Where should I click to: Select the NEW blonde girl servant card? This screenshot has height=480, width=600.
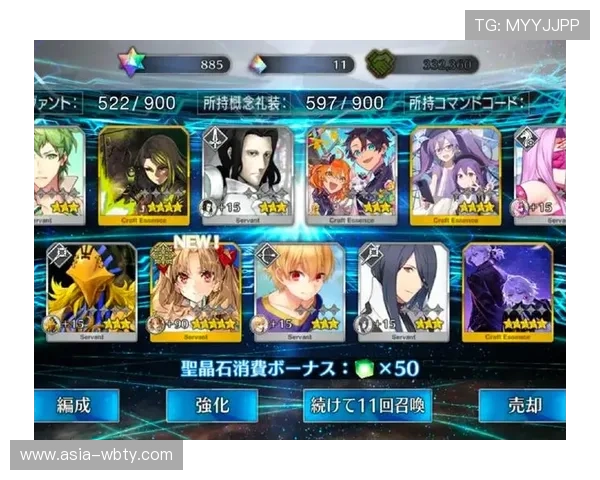click(x=196, y=290)
